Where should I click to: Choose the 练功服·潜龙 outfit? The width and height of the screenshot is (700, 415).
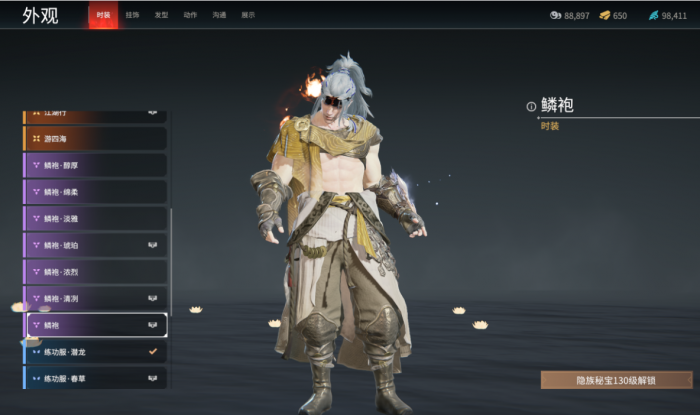[x=95, y=352]
